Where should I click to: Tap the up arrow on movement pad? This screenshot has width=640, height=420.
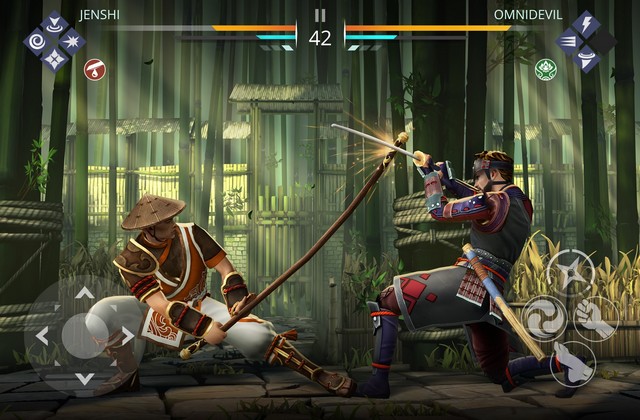pos(85,293)
